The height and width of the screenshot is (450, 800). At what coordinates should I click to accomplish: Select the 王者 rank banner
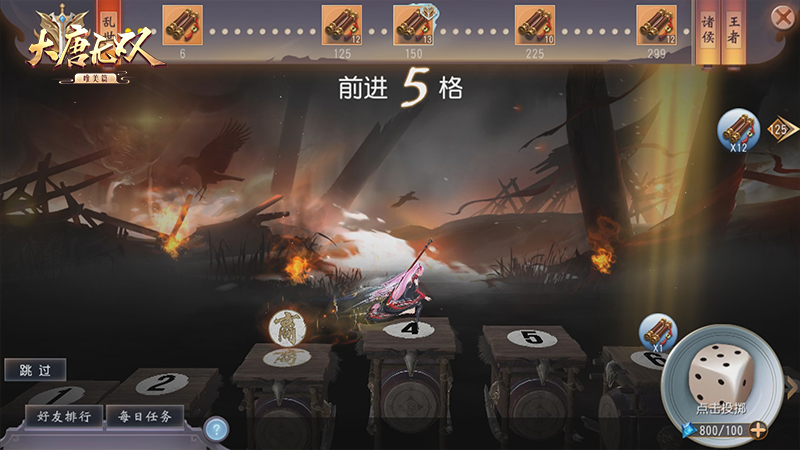(735, 30)
